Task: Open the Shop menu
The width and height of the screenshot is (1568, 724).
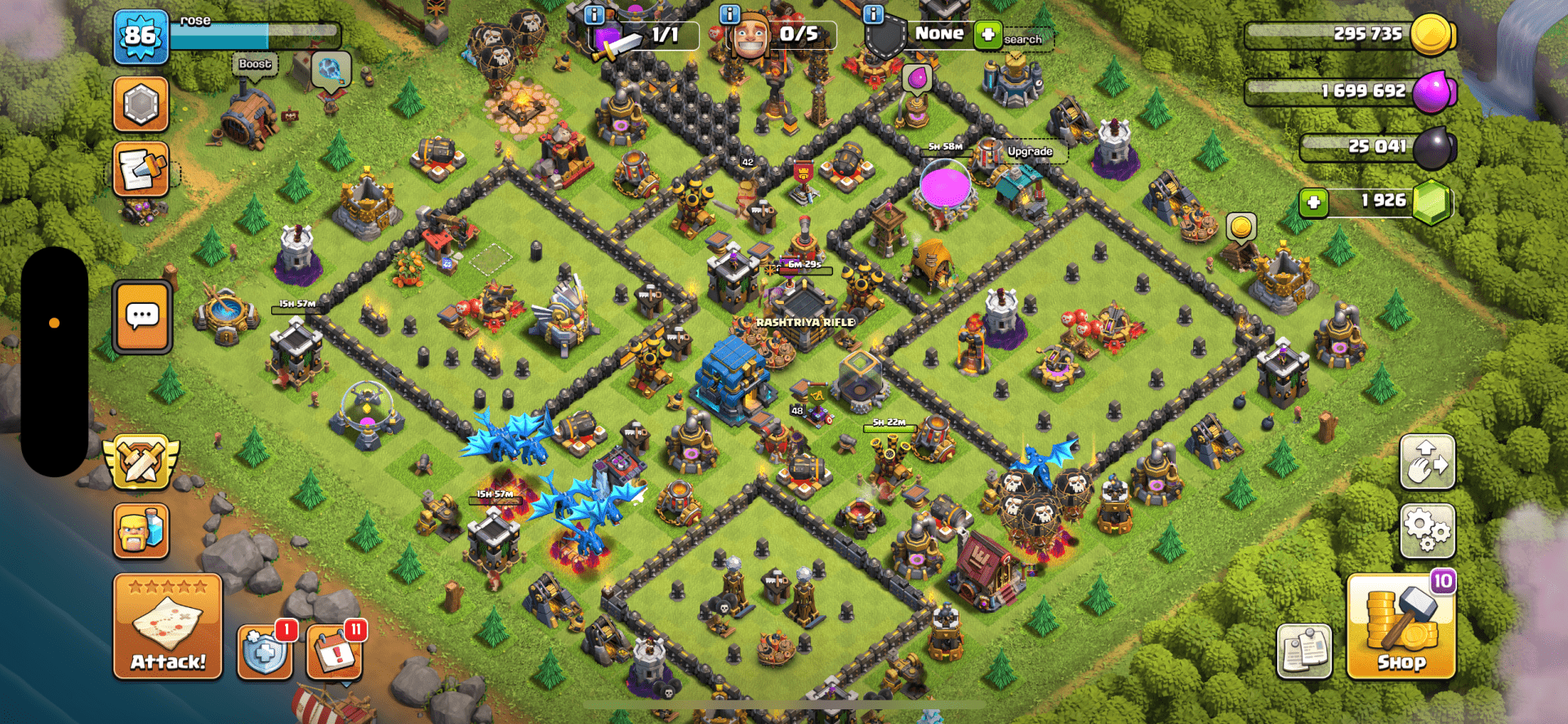Action: pyautogui.click(x=1401, y=628)
